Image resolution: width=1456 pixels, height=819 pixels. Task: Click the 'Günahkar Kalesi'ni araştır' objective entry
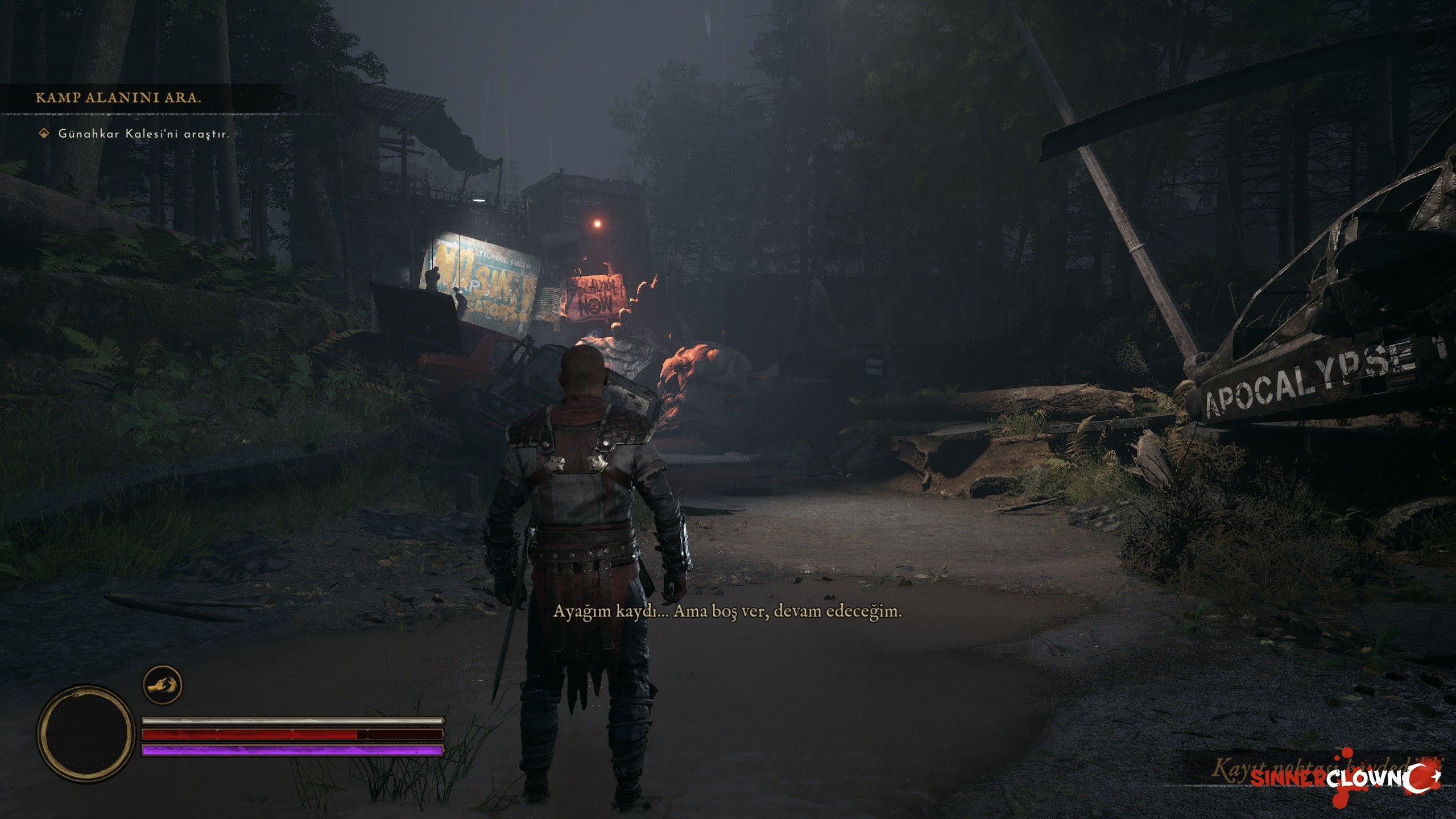(143, 135)
